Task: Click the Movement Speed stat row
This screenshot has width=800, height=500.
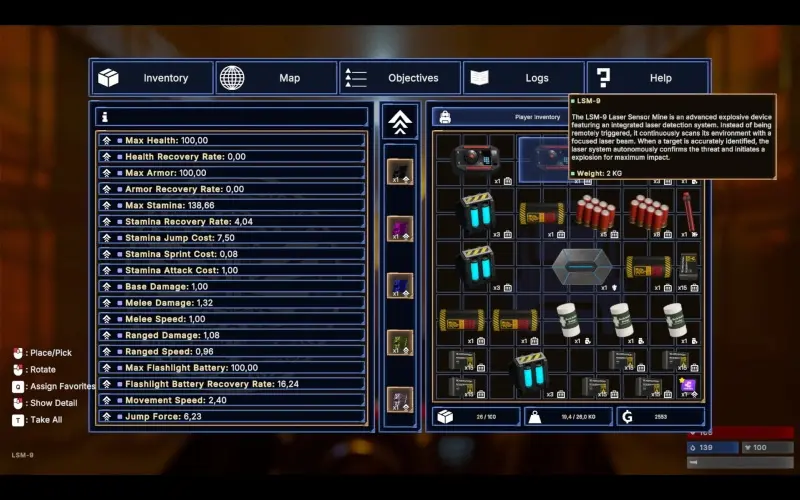Action: (231, 400)
